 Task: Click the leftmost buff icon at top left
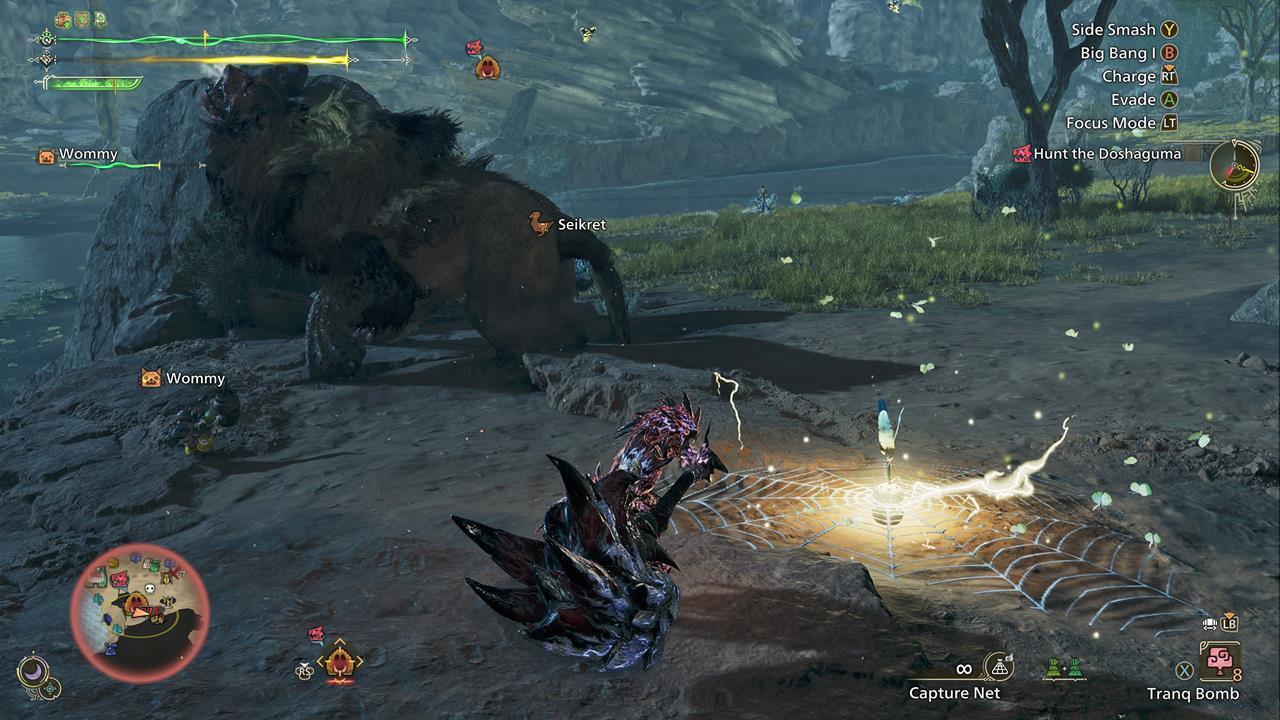(x=63, y=18)
